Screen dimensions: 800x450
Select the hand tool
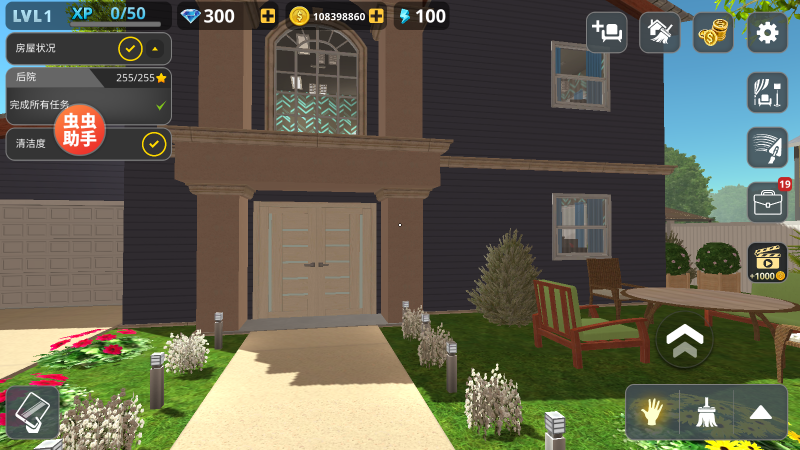(x=653, y=412)
